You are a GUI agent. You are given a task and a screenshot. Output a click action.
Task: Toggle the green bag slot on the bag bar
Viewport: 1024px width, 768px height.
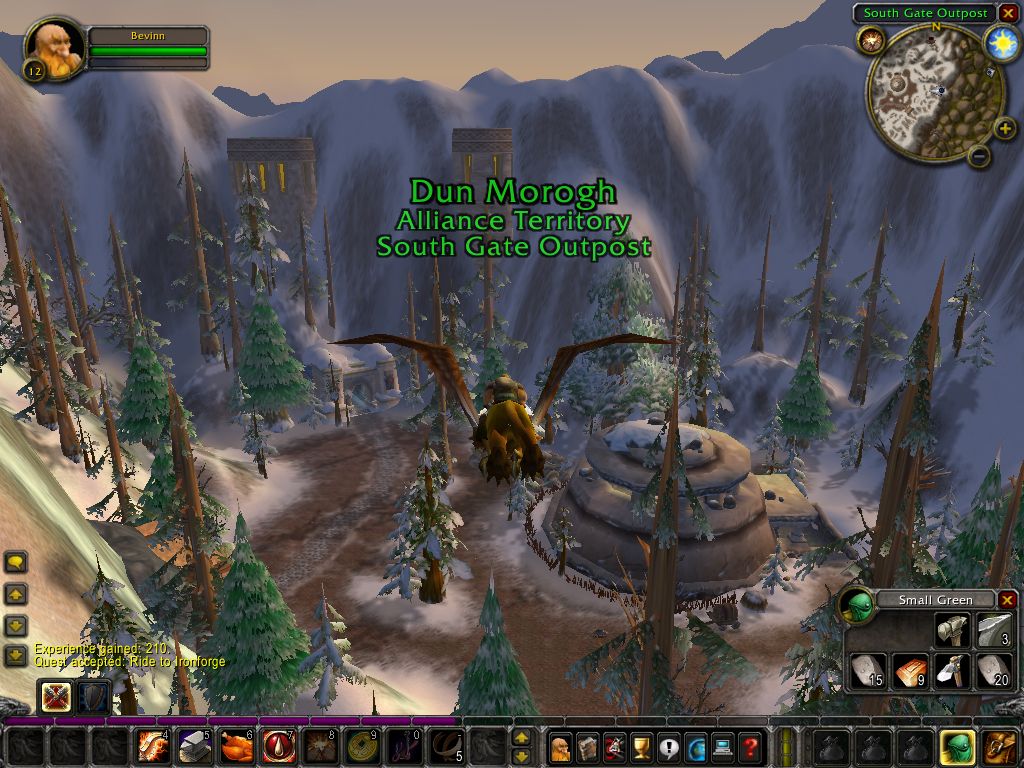955,747
